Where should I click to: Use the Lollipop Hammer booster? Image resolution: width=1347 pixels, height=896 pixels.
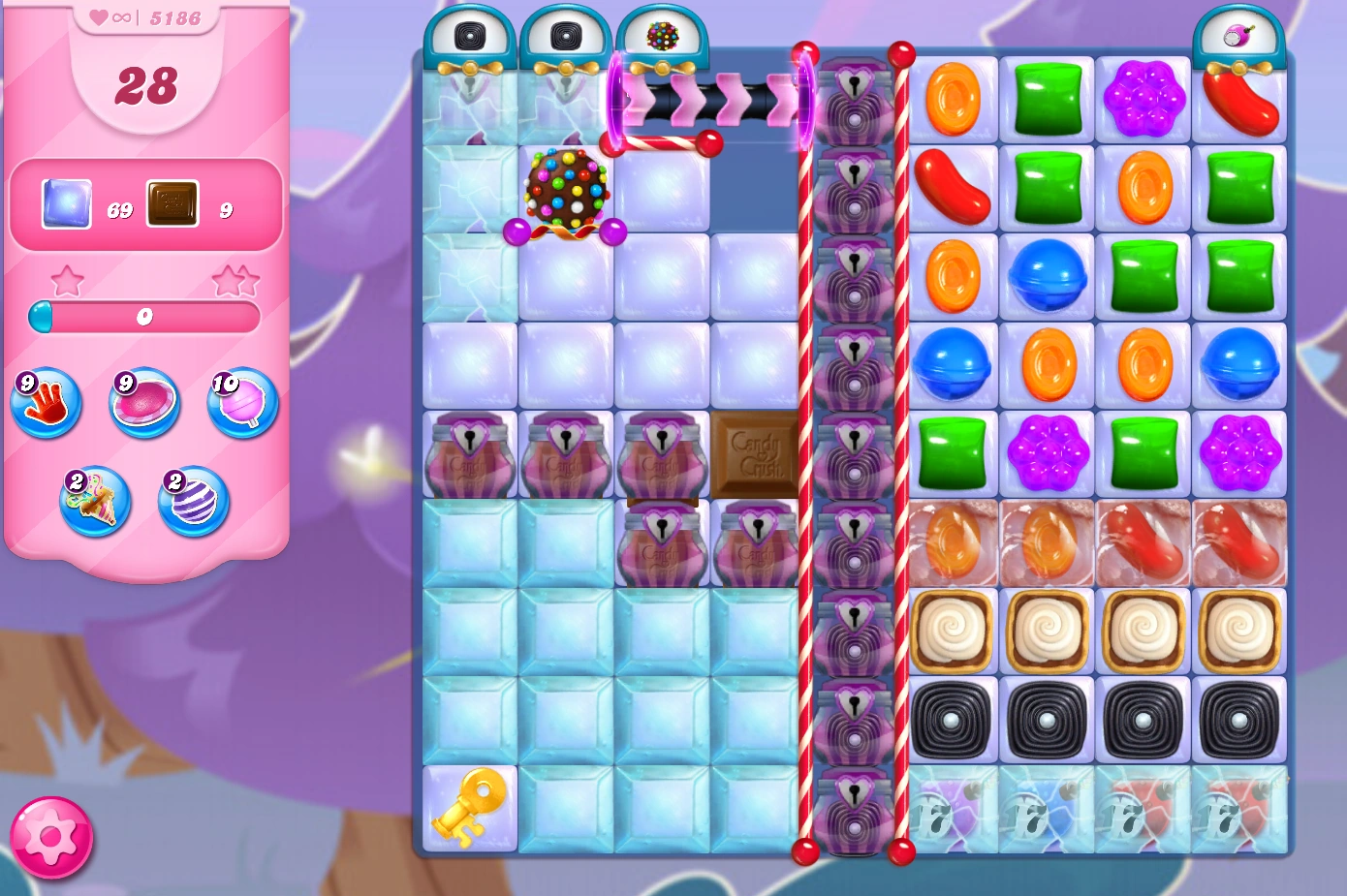tap(240, 407)
